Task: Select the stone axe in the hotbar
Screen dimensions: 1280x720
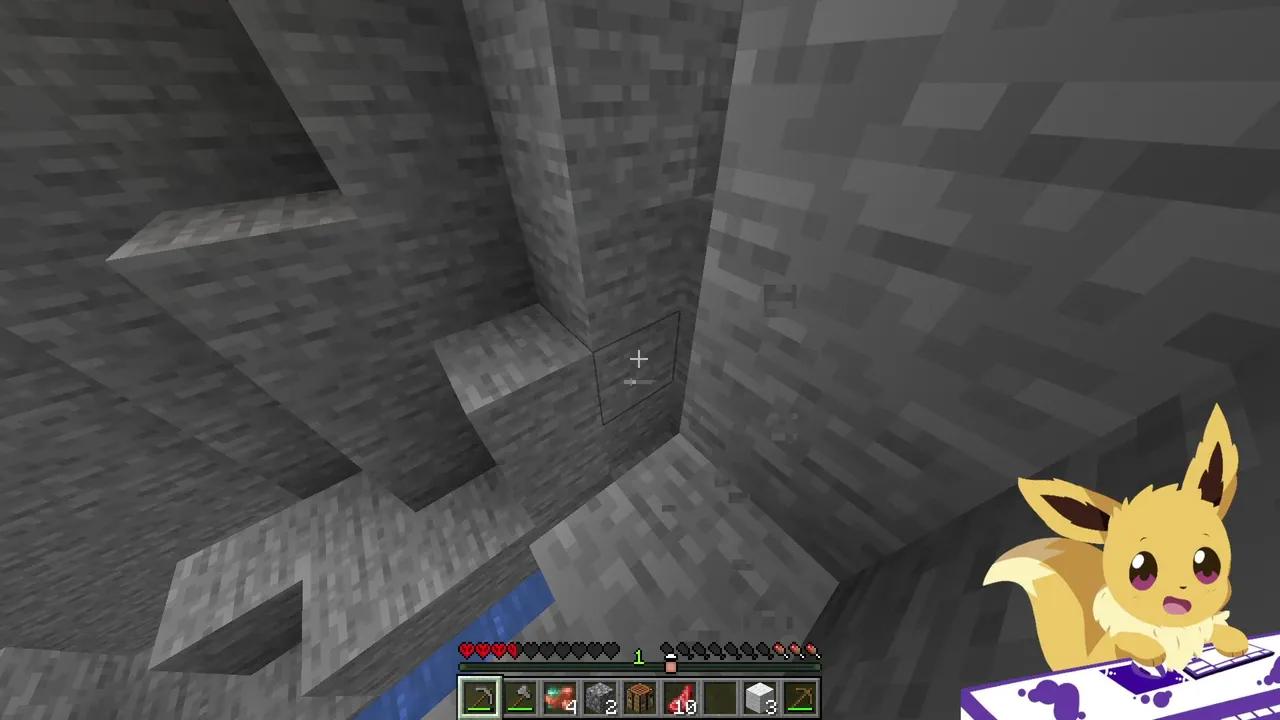Action: coord(519,697)
